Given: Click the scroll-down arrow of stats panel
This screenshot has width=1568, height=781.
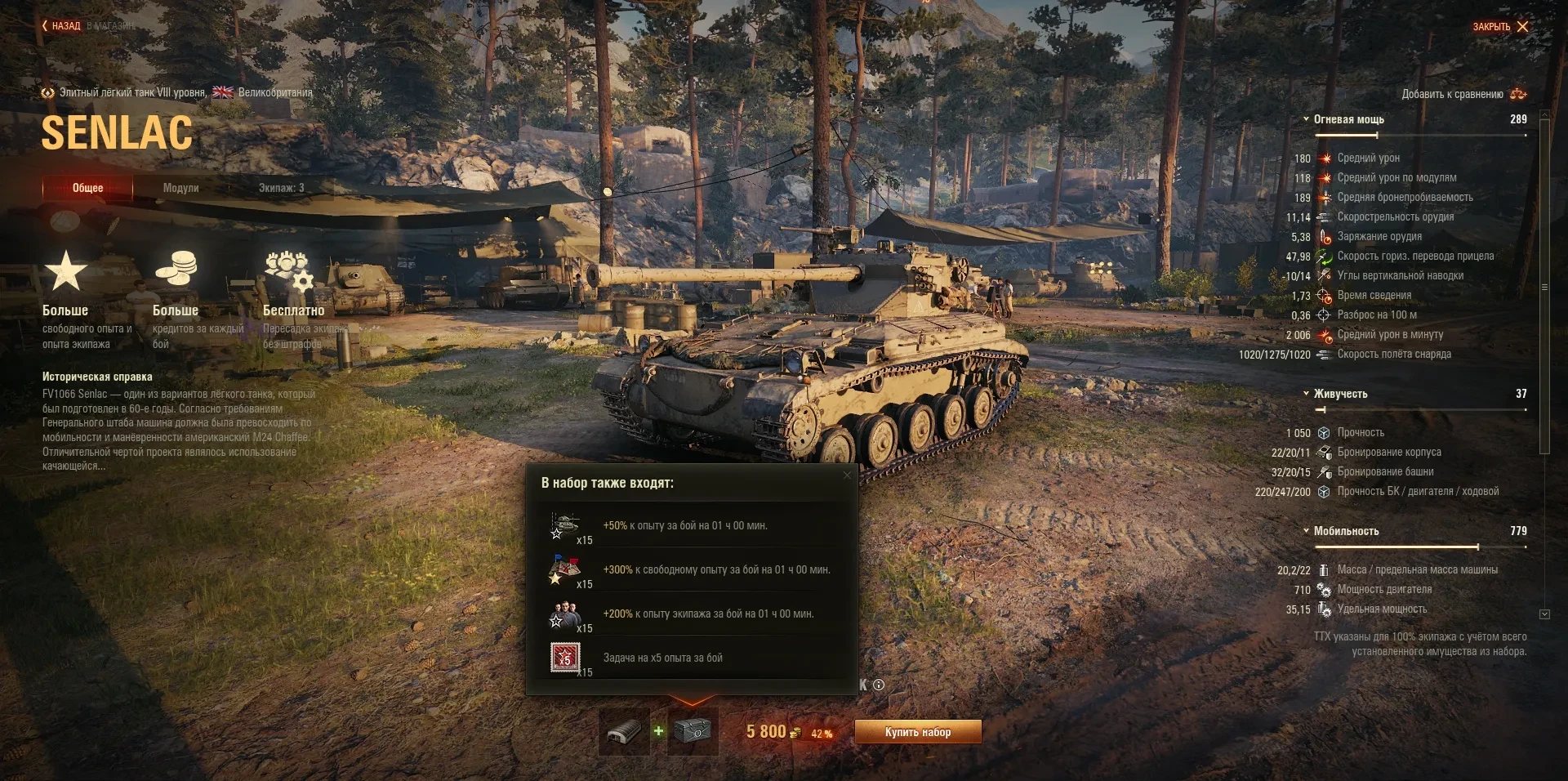Looking at the screenshot, I should 1544,614.
